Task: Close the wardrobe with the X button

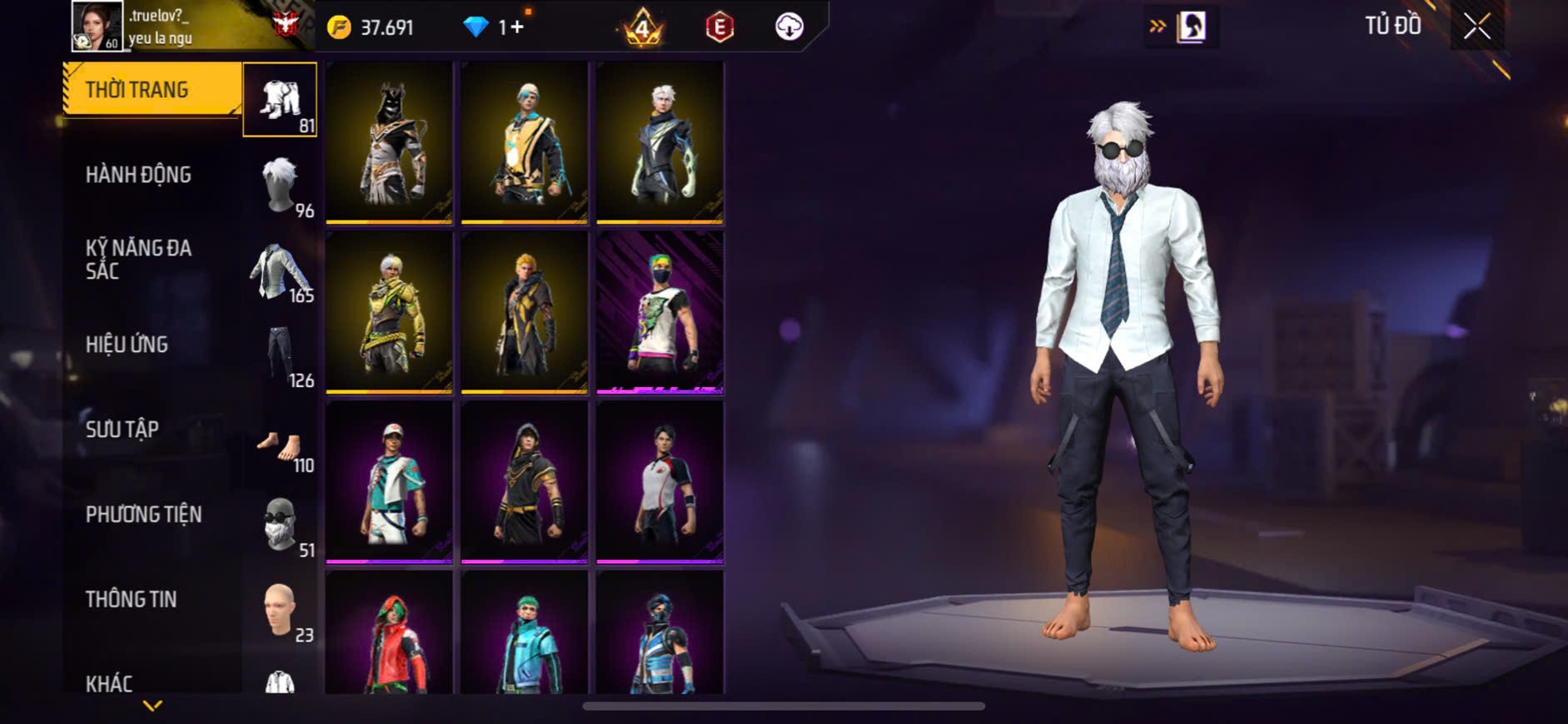Action: click(x=1476, y=27)
